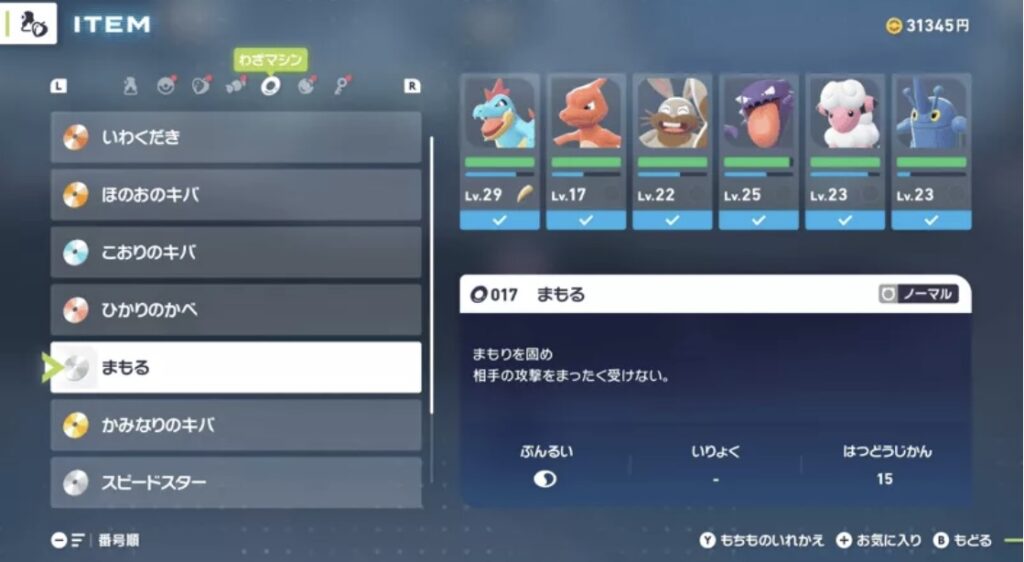Viewport: 1024px width, 562px height.
Task: Pick ひかりのかべ in the TM list
Action: 236,310
